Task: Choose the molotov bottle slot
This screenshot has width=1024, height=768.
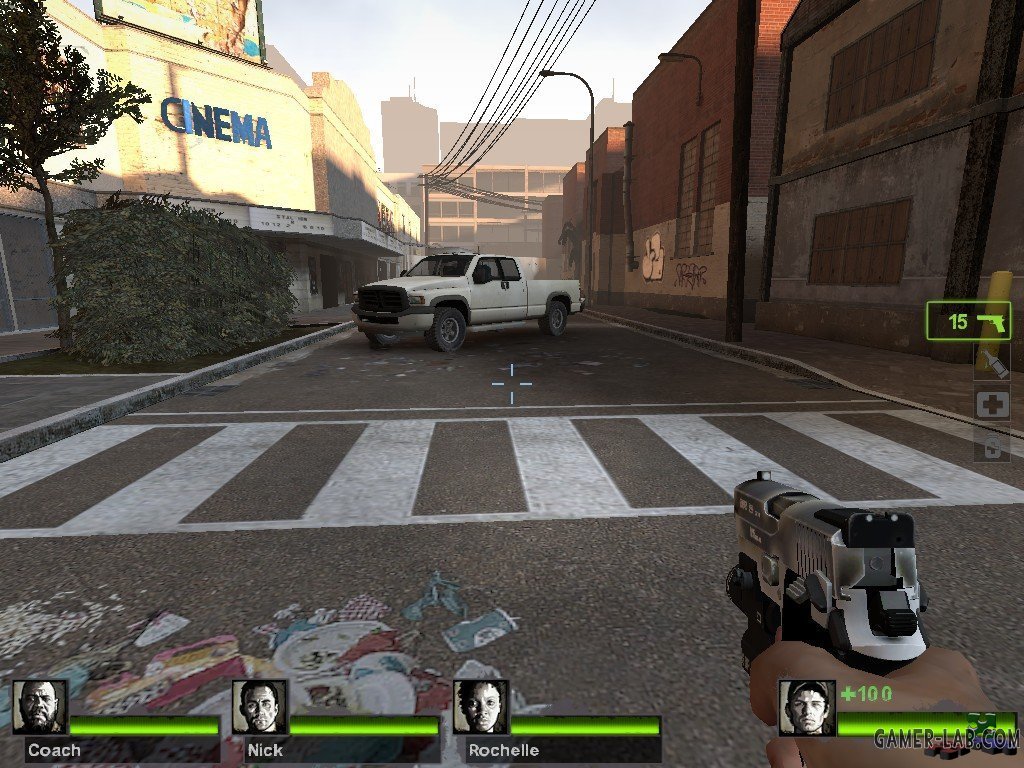Action: click(992, 363)
